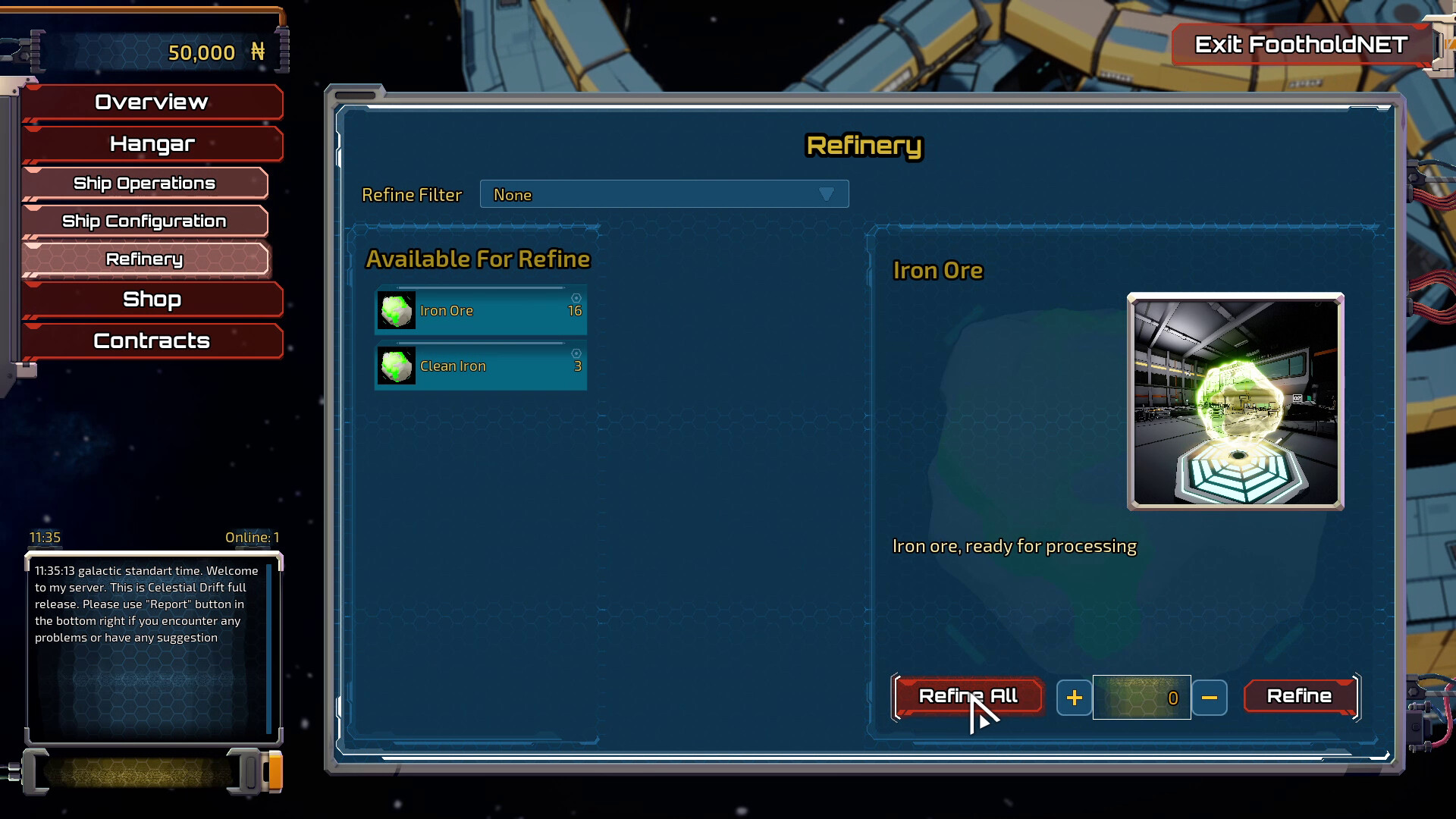Select Iron Ore in refine list
Image resolution: width=1456 pixels, height=819 pixels.
pos(481,311)
